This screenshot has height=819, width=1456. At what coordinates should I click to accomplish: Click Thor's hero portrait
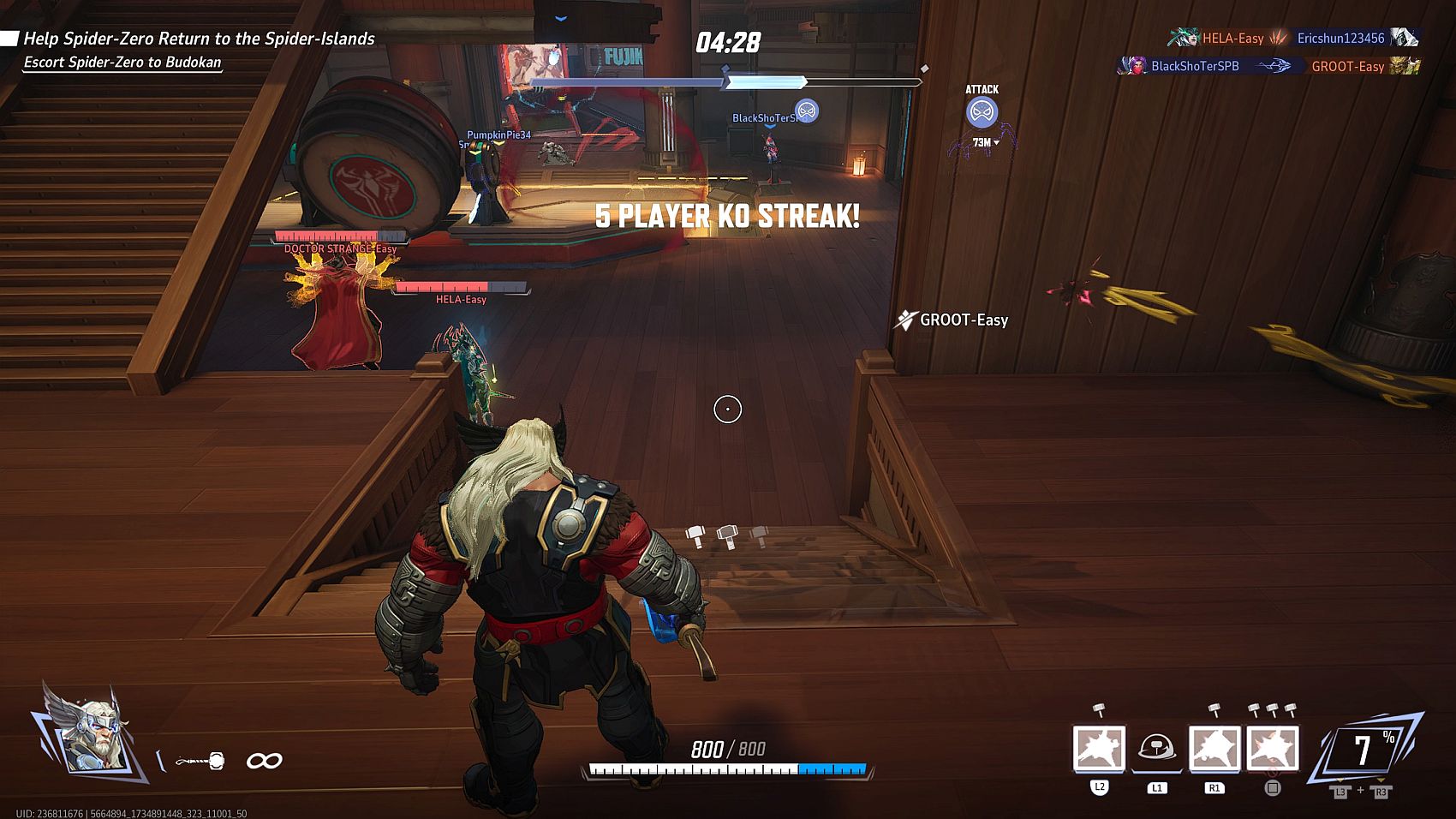[x=87, y=728]
